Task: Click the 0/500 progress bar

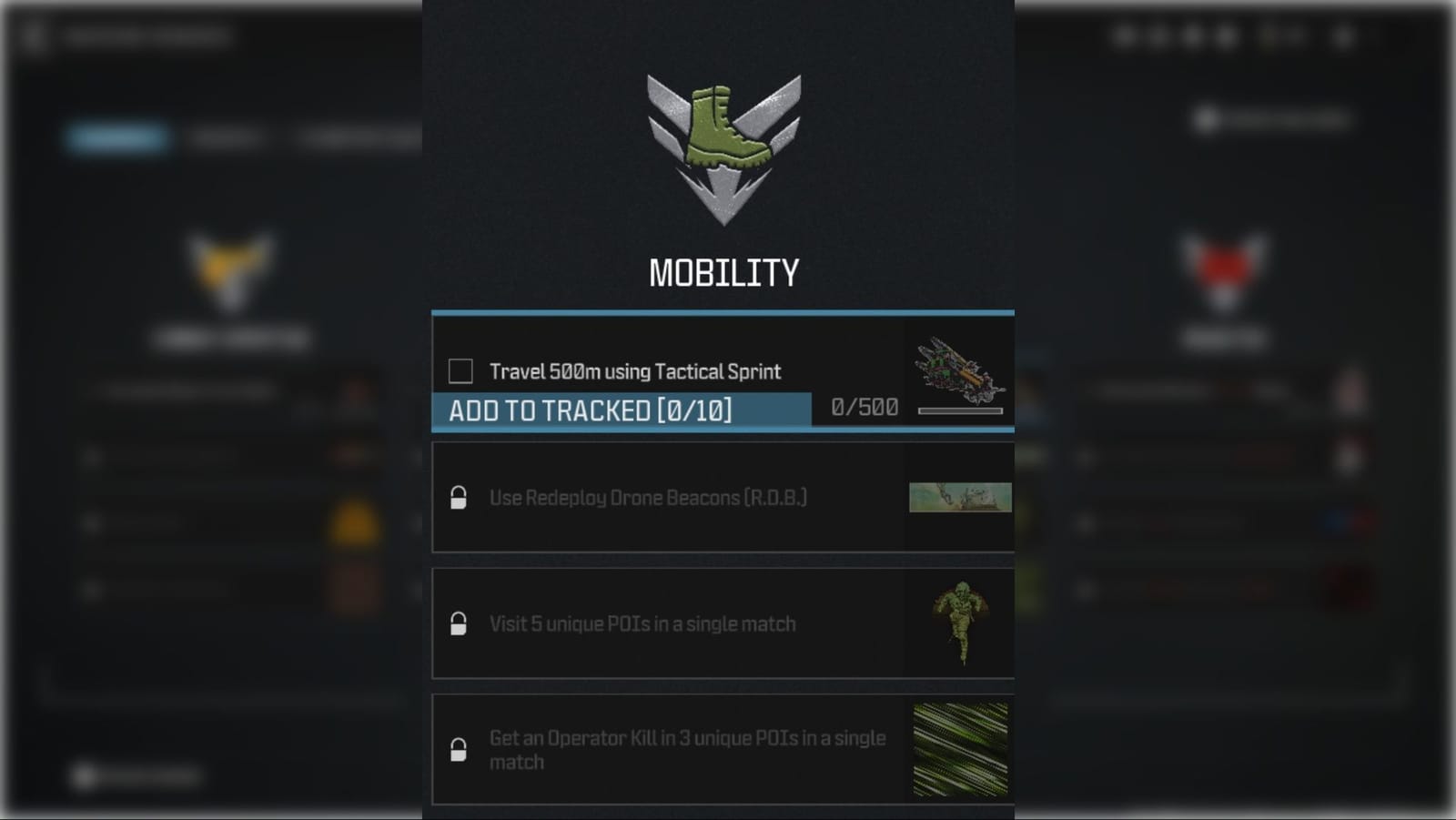Action: [x=960, y=409]
